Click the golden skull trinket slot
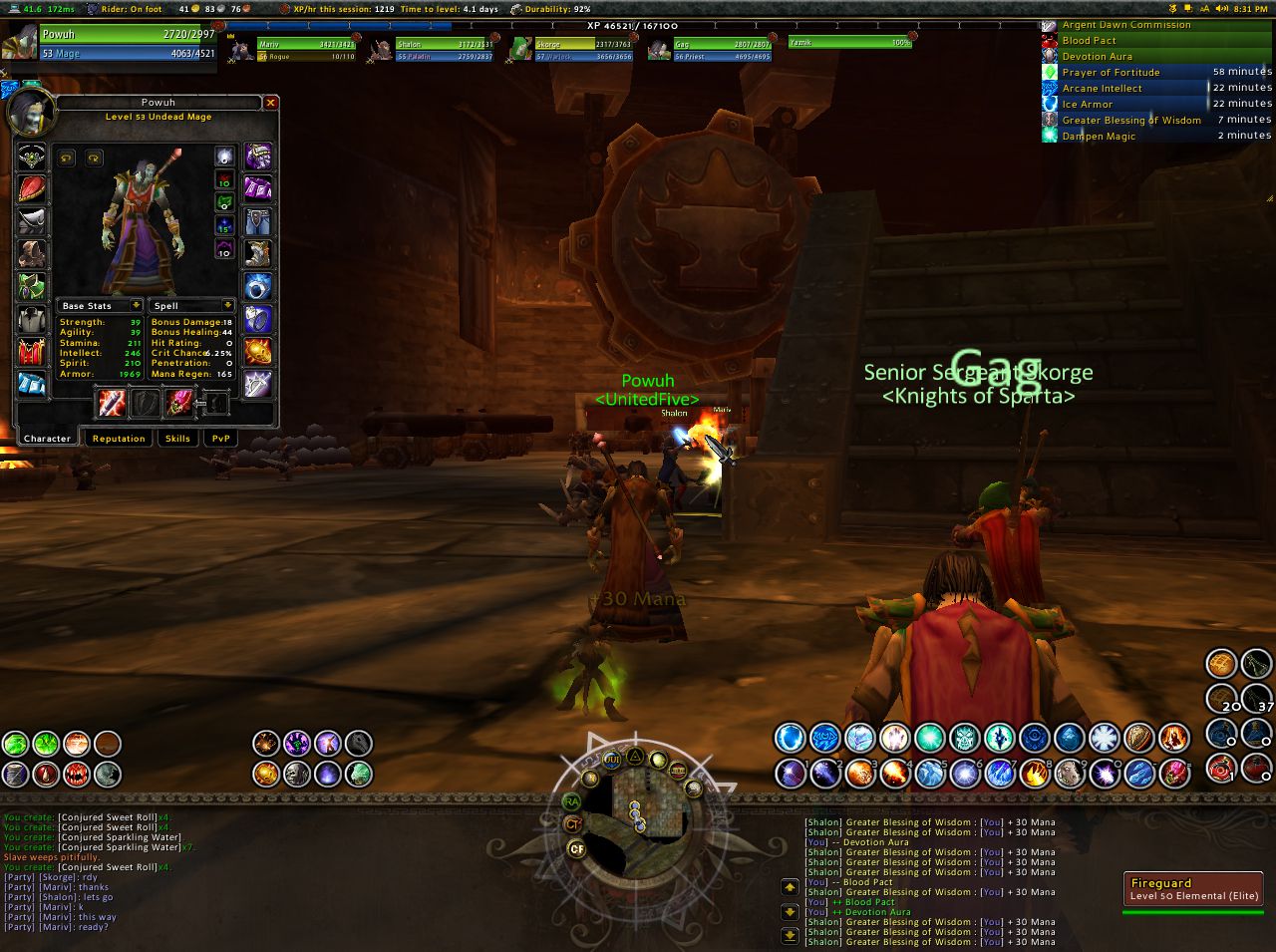The height and width of the screenshot is (952, 1276). point(258,351)
